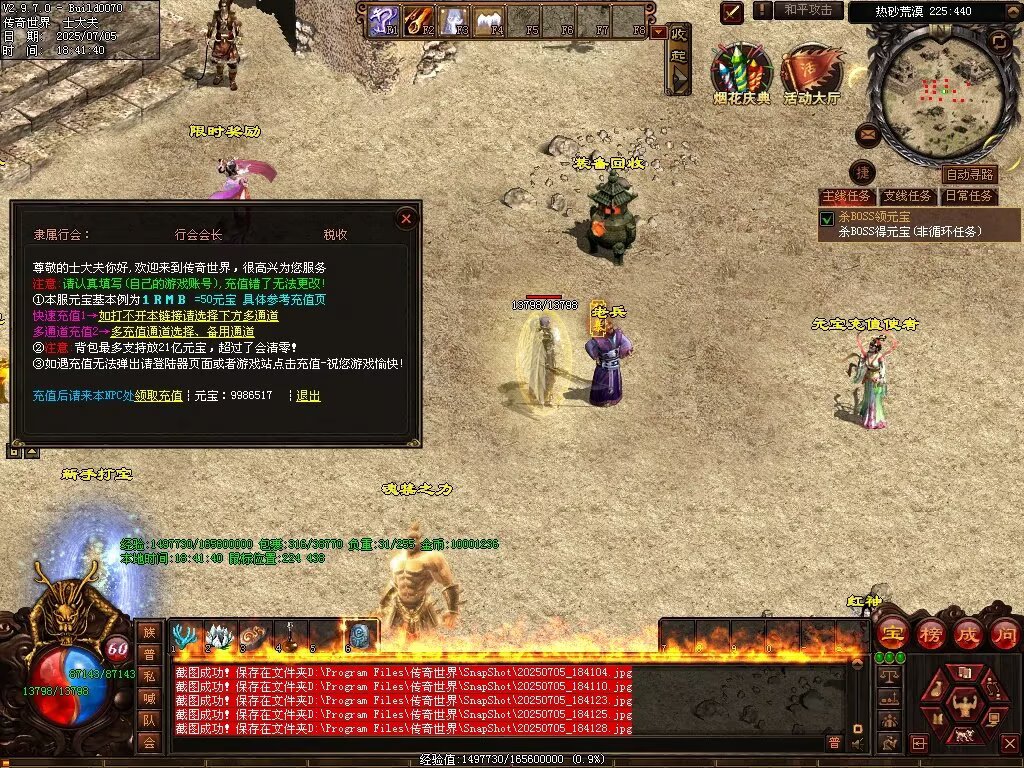This screenshot has height=768, width=1024.
Task: Use the white lotus item in slot 2
Action: [219, 636]
